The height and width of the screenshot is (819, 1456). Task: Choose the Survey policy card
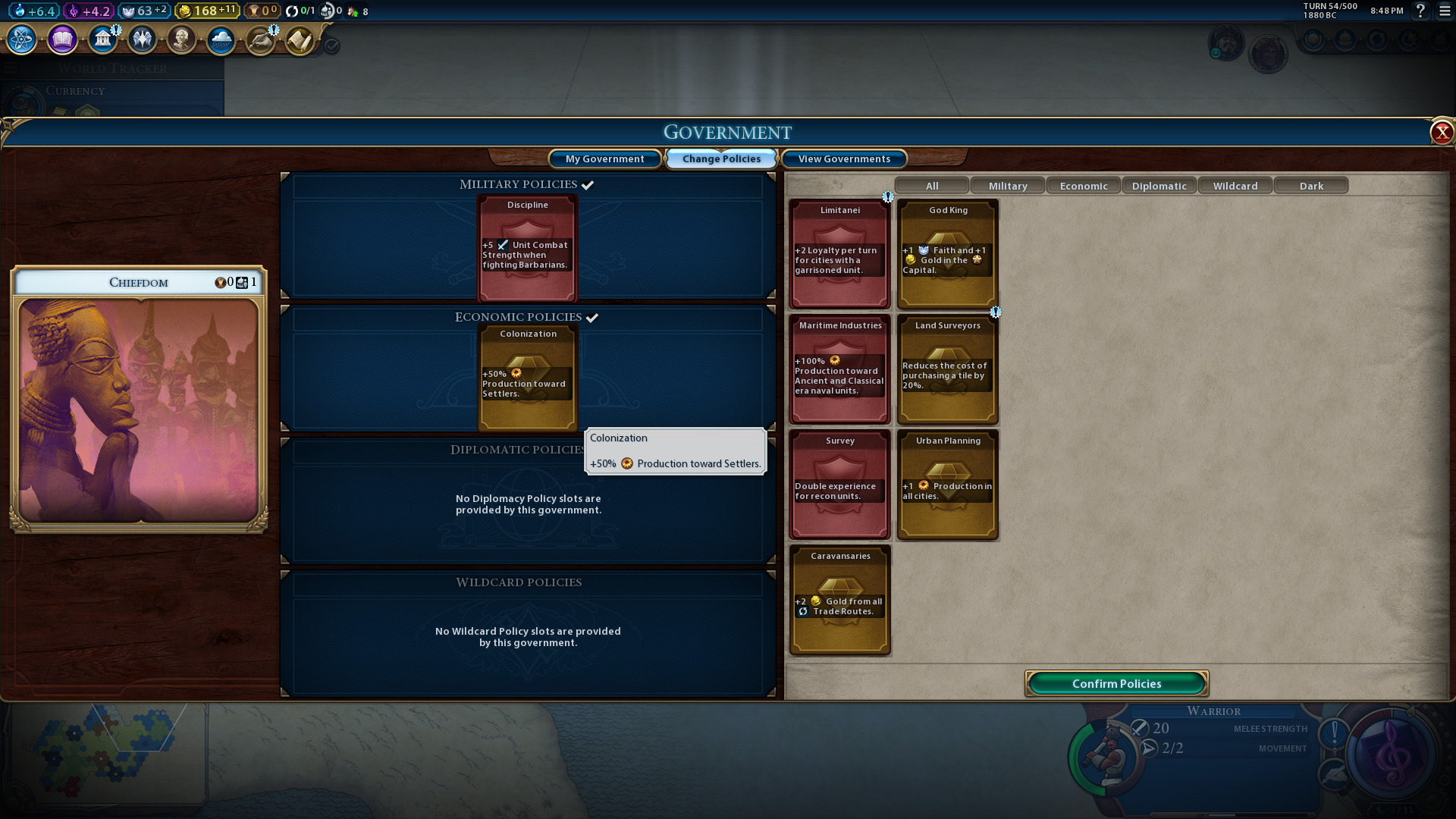pyautogui.click(x=839, y=485)
